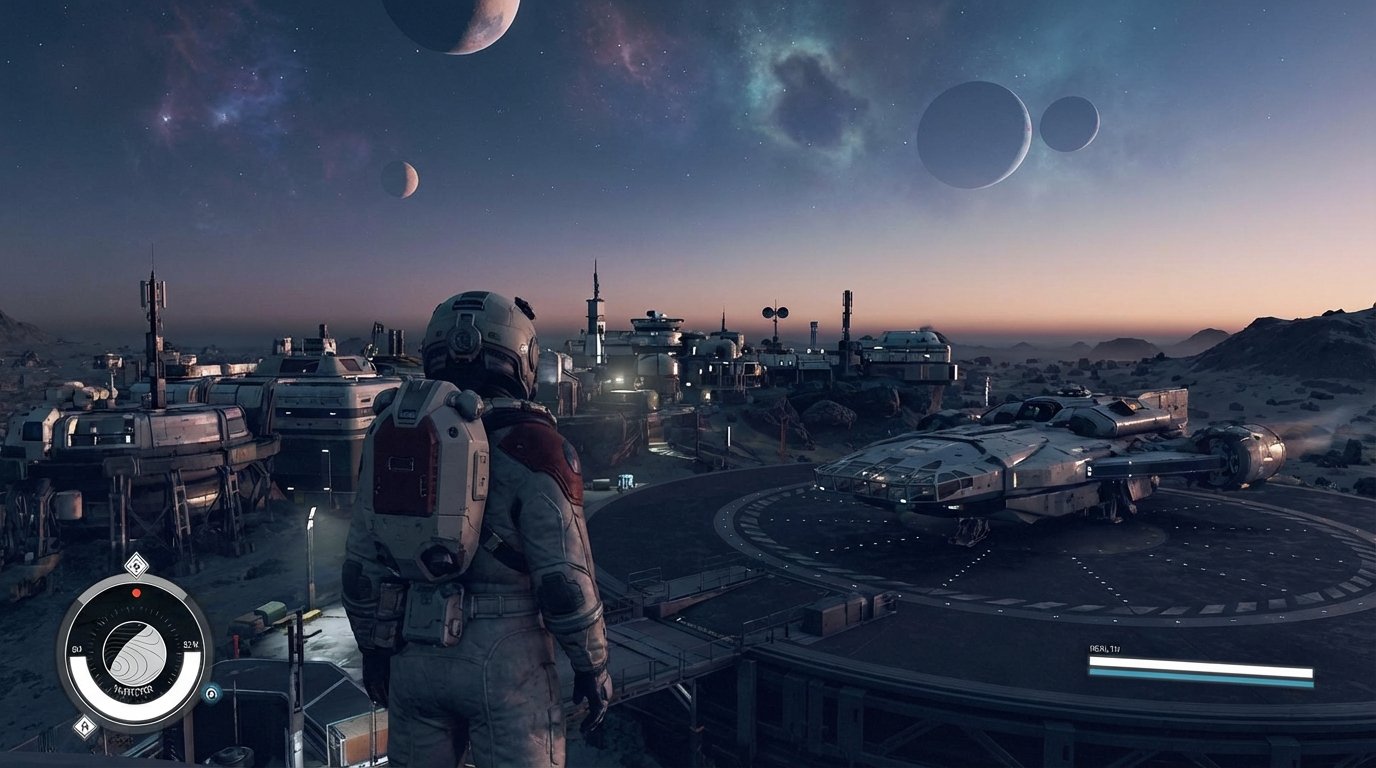Click the red enemy dot on the compass
The image size is (1376, 768).
click(x=136, y=592)
